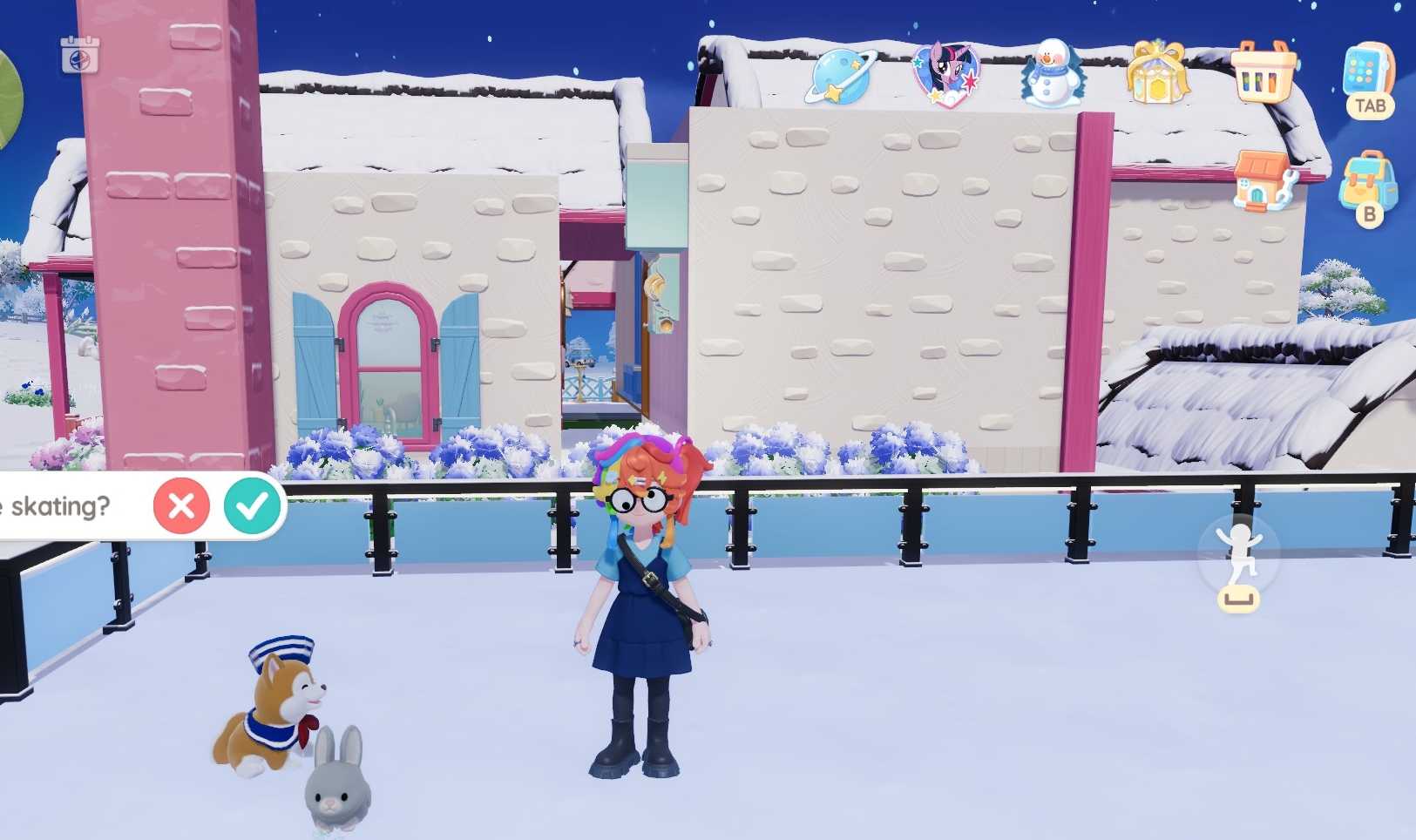Confirm skating with the green checkmark
Screen dimensions: 1416x840
tap(252, 505)
